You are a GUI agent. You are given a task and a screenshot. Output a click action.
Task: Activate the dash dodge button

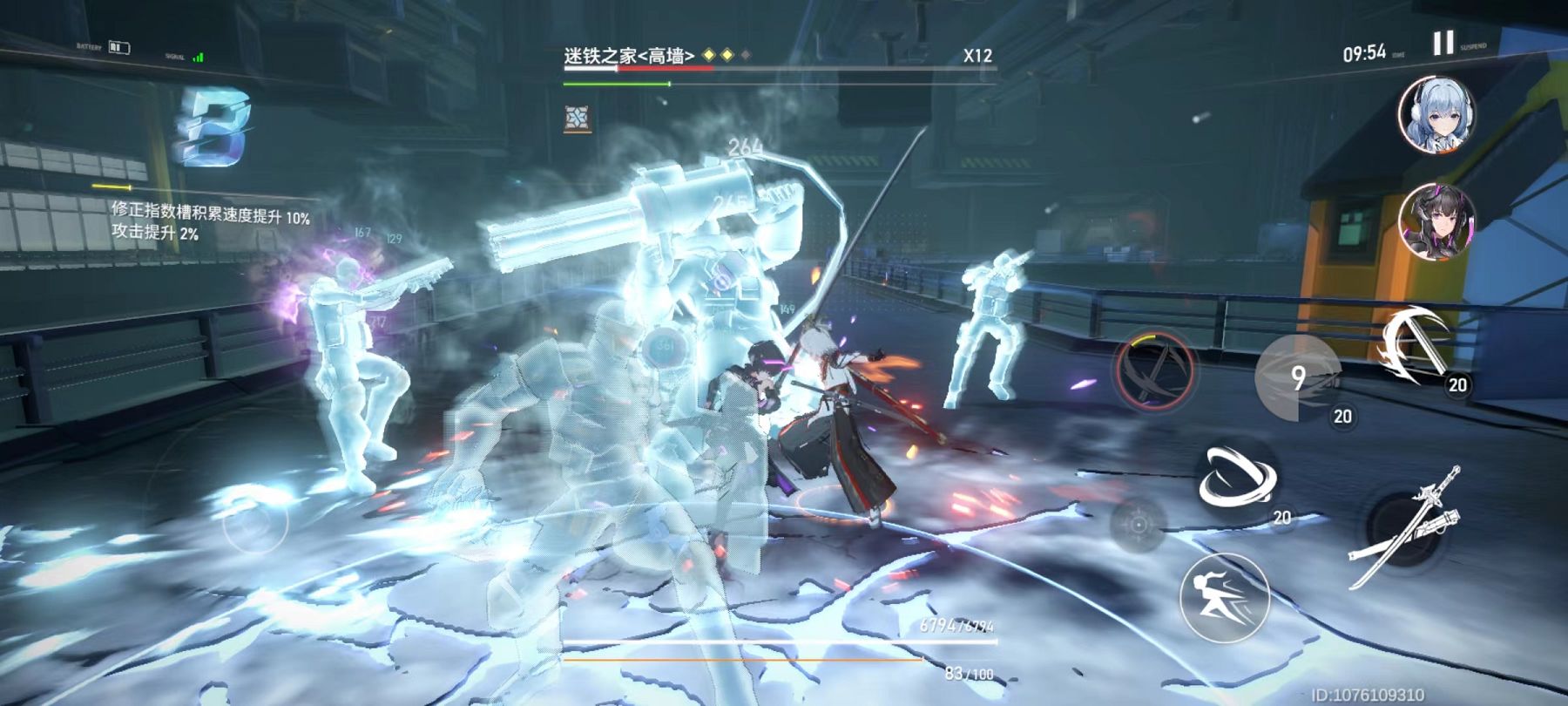tap(1224, 597)
